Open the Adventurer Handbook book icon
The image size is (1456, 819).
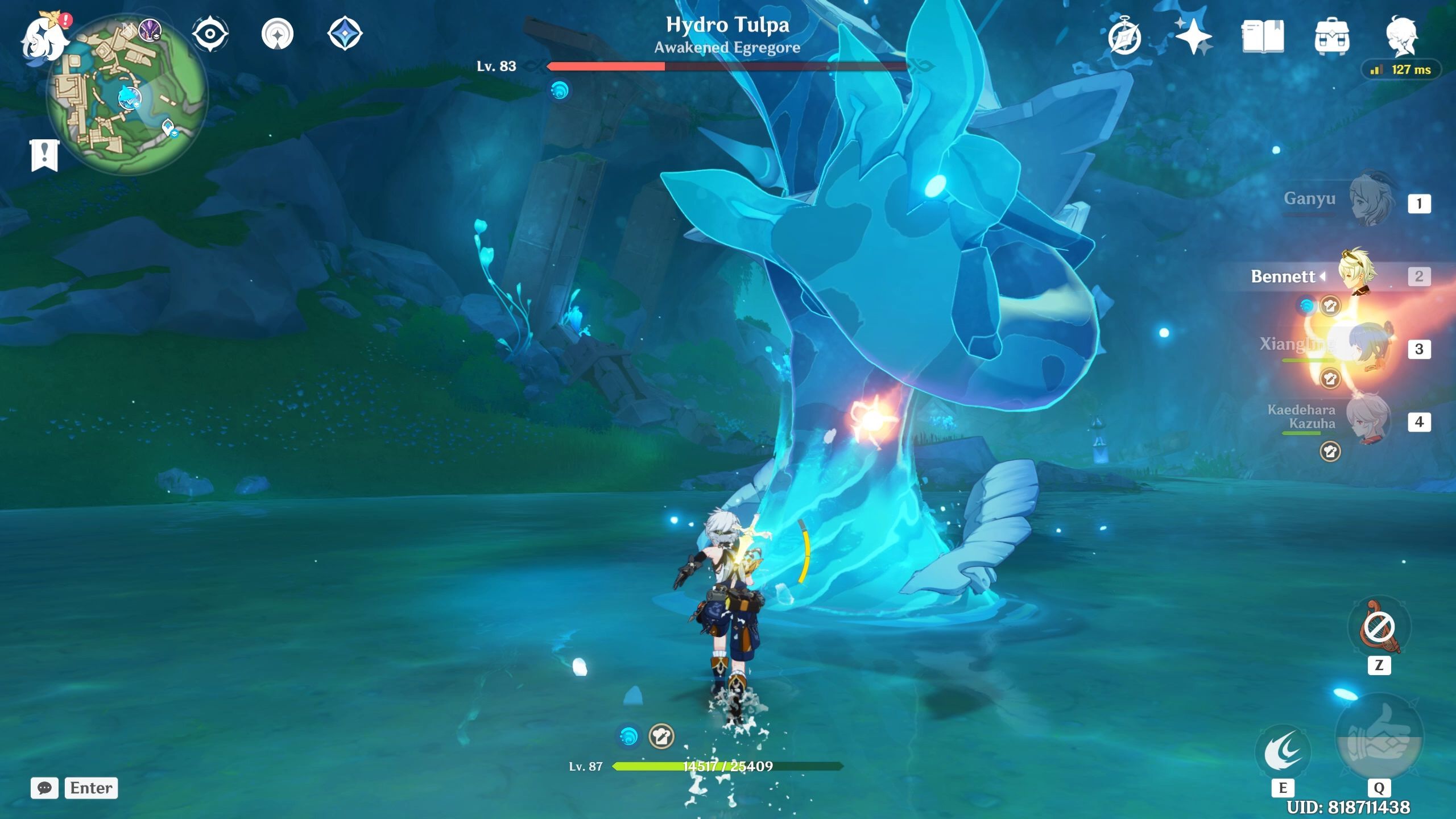click(x=1263, y=36)
